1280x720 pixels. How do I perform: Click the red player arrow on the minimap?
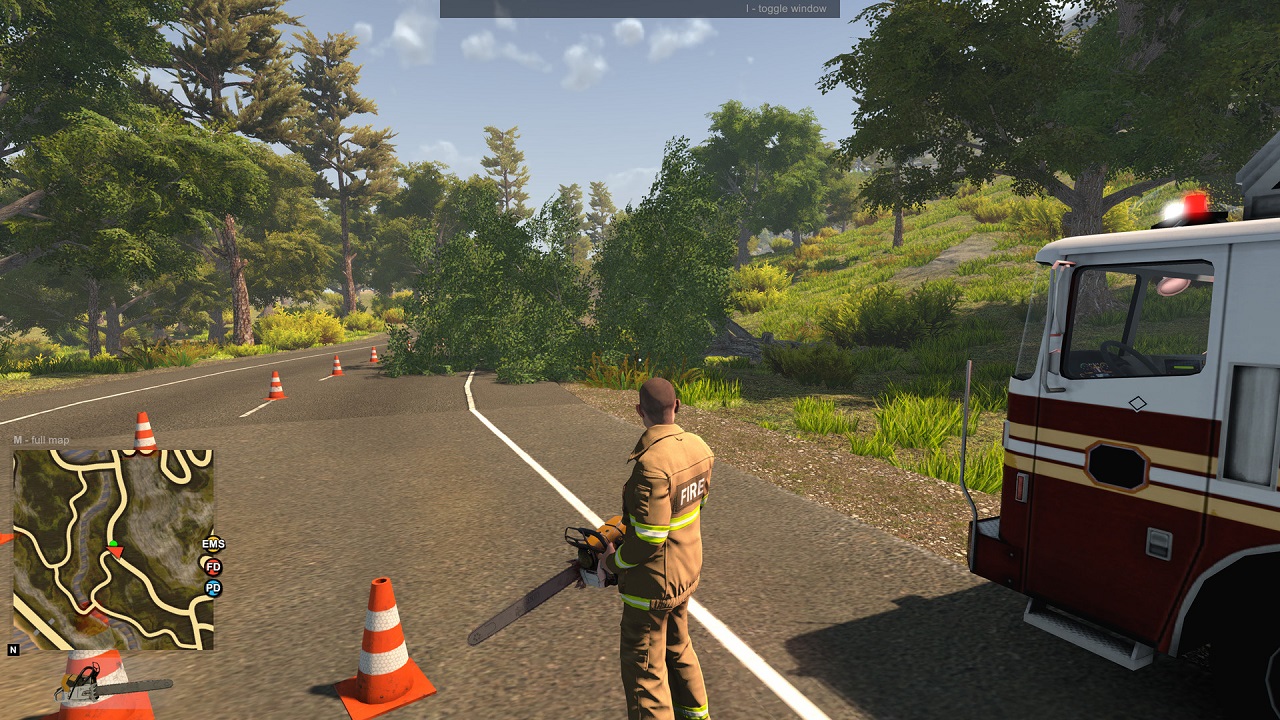[116, 551]
